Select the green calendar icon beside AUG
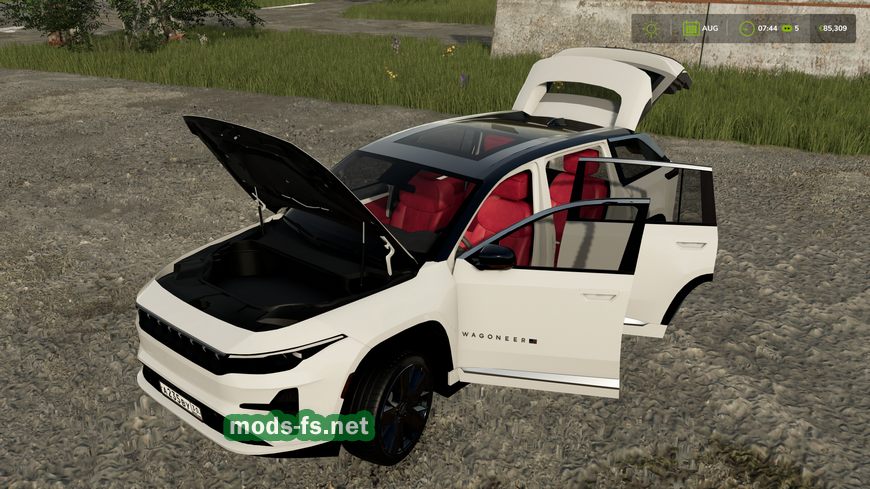 pyautogui.click(x=691, y=28)
